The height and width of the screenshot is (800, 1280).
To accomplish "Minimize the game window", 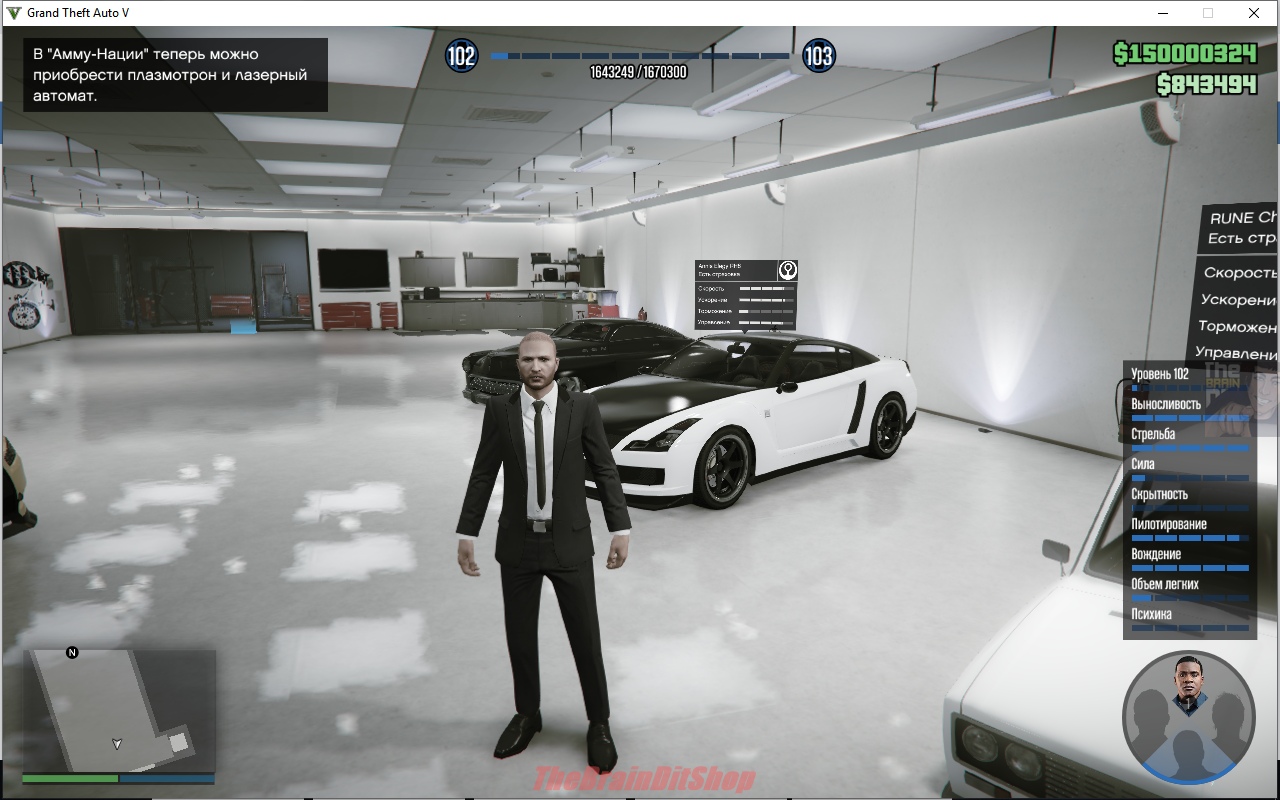I will 1163,13.
